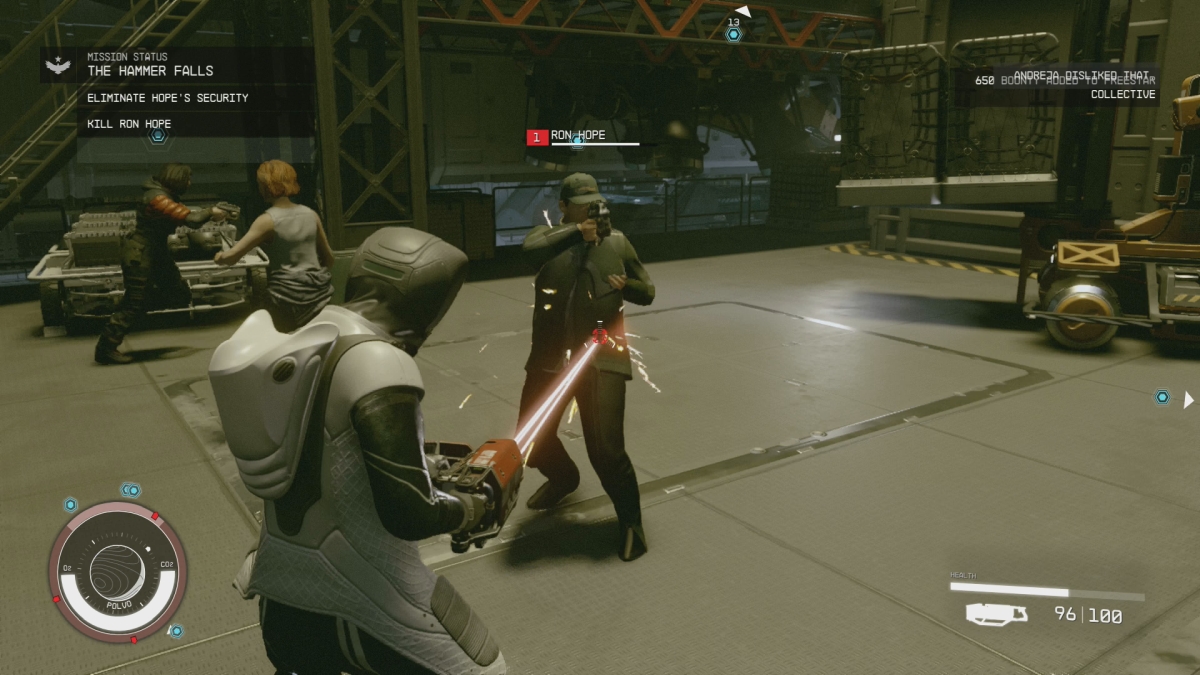Click the bounty added notification
Image resolution: width=1200 pixels, height=675 pixels.
pos(1065,87)
